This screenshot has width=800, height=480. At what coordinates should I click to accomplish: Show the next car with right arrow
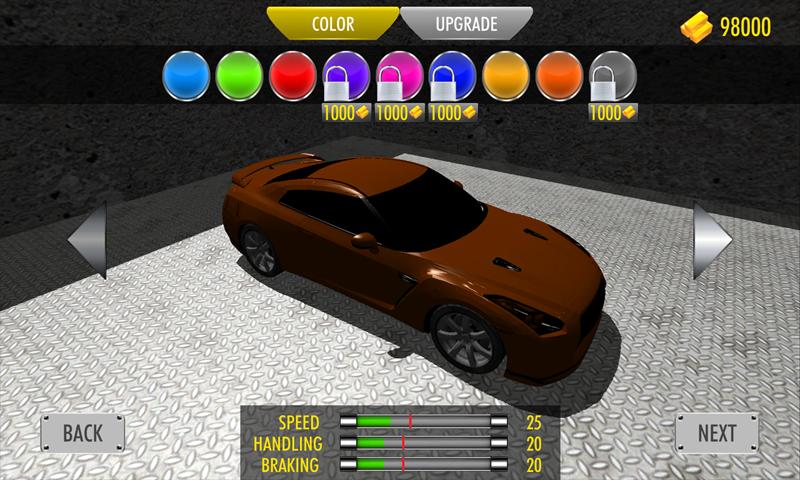(x=713, y=240)
